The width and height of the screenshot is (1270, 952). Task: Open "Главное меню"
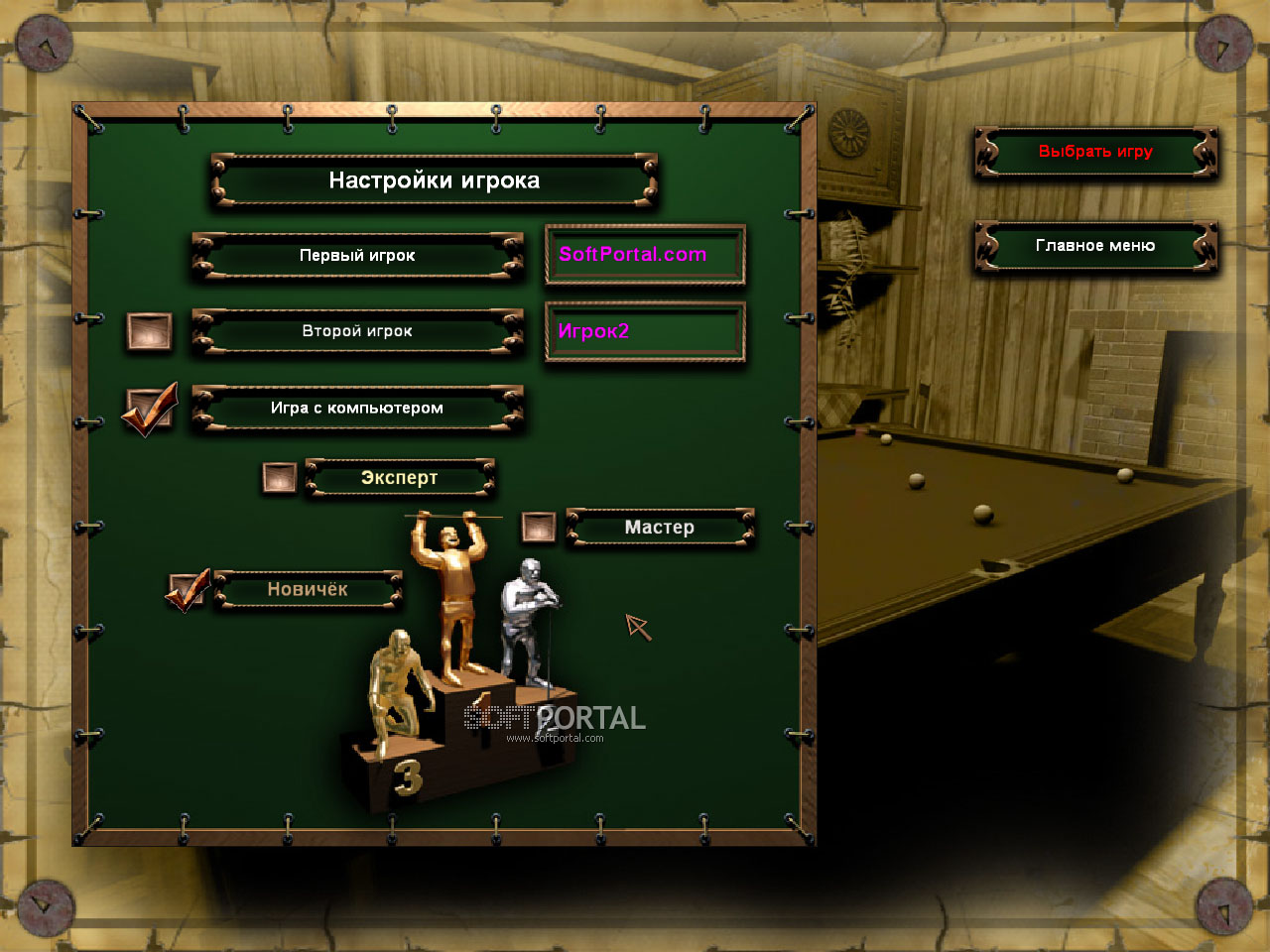click(x=1095, y=246)
